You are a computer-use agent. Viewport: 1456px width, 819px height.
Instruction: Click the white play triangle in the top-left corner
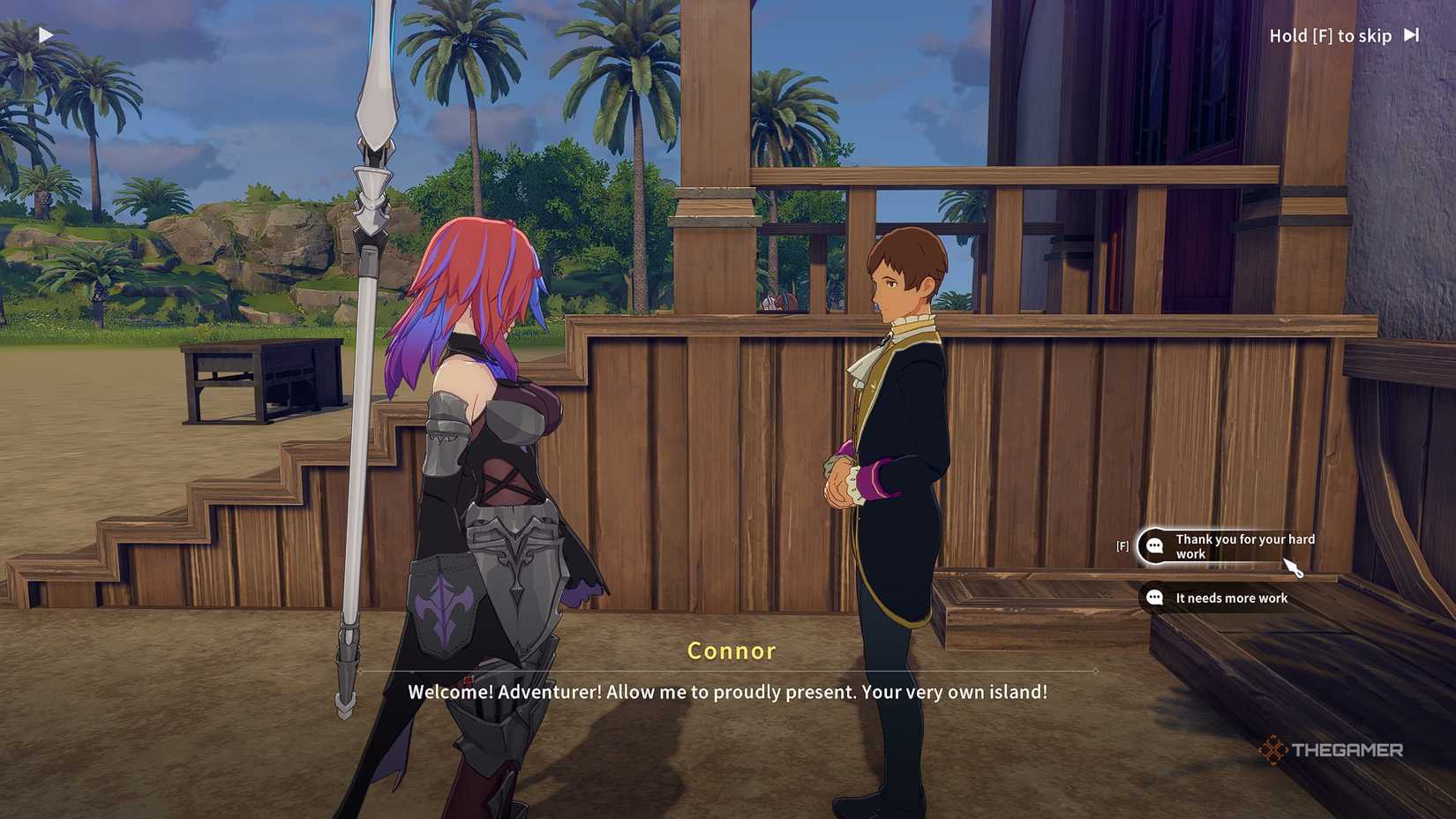click(45, 34)
